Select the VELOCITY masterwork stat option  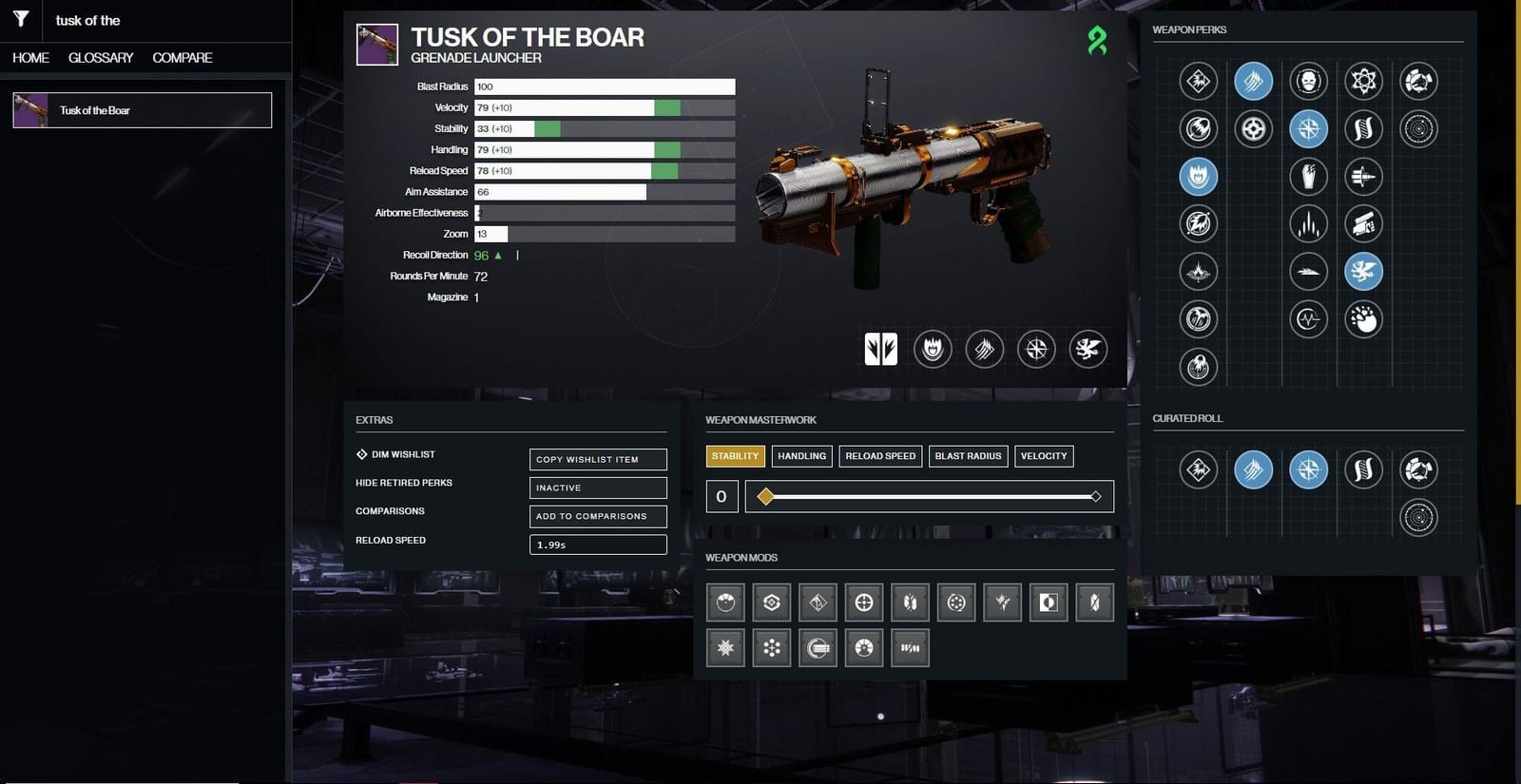(1043, 456)
